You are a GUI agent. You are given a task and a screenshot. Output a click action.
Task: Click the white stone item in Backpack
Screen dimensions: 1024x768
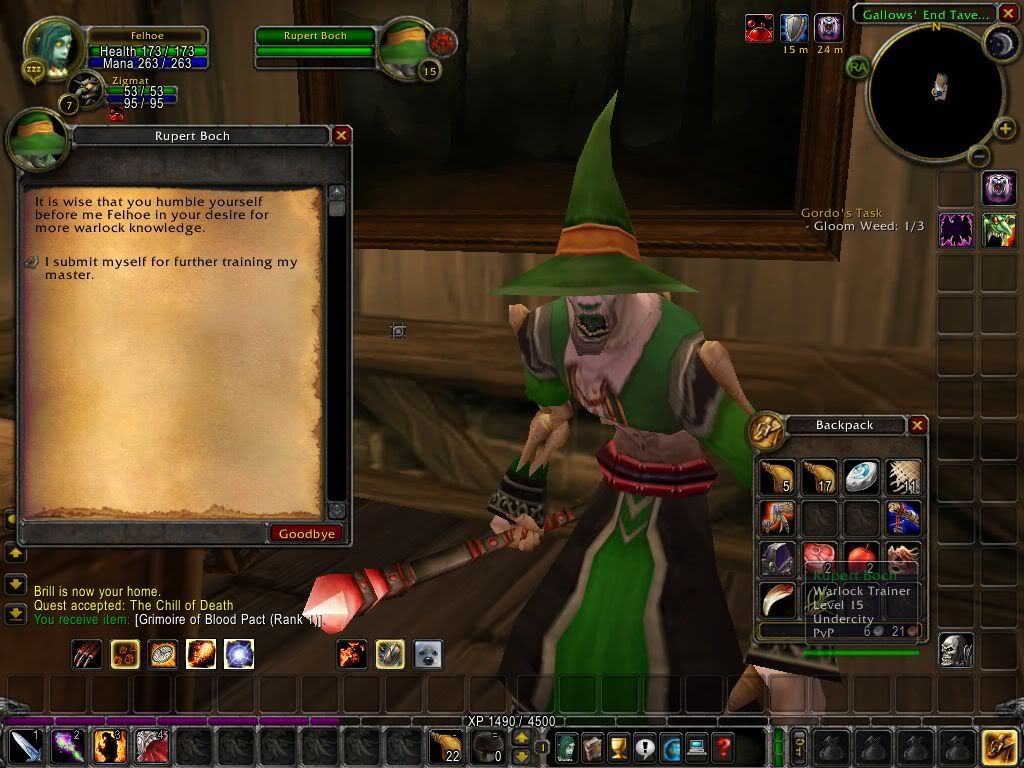[861, 478]
